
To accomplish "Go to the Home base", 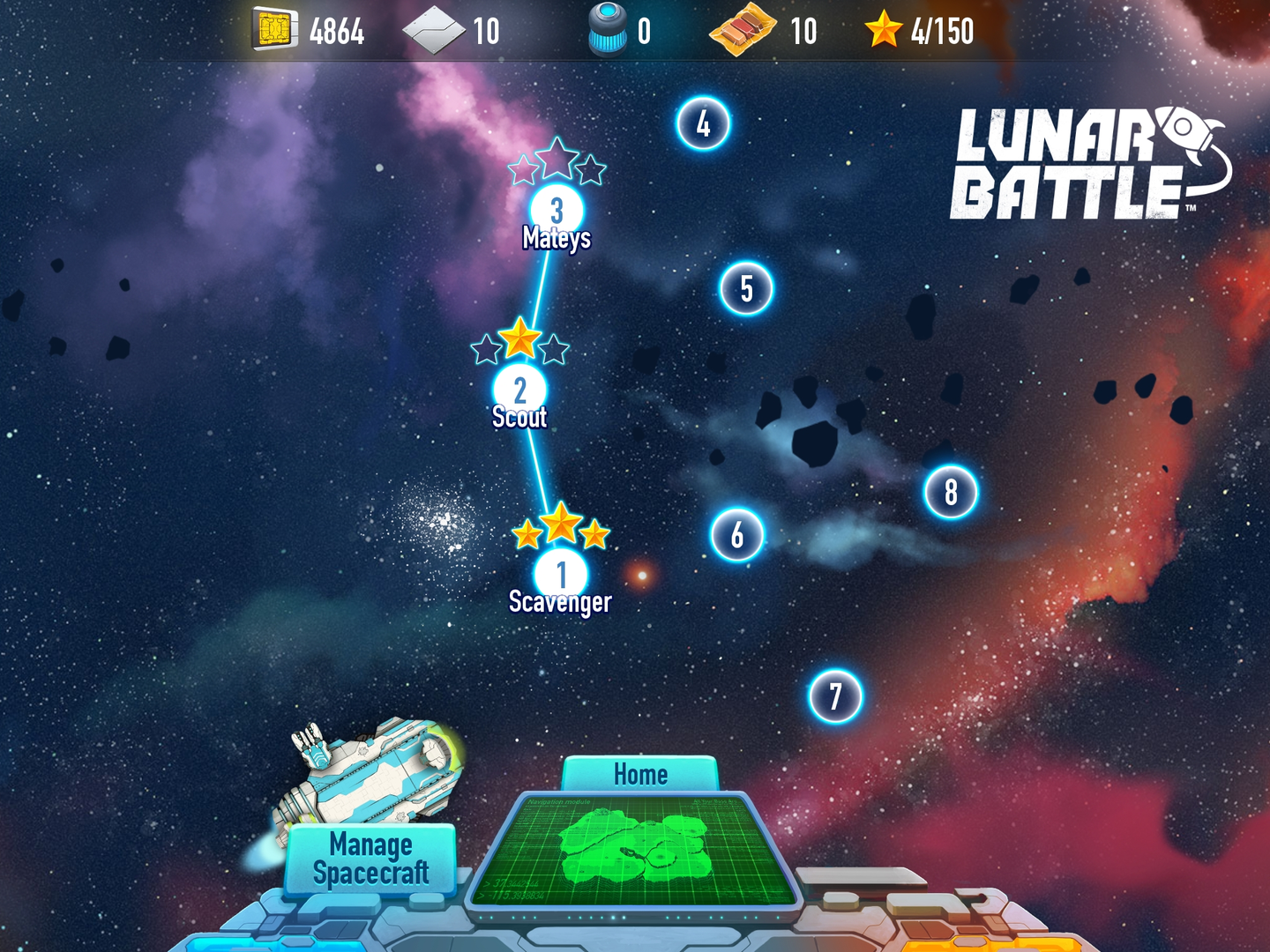I will click(x=640, y=774).
